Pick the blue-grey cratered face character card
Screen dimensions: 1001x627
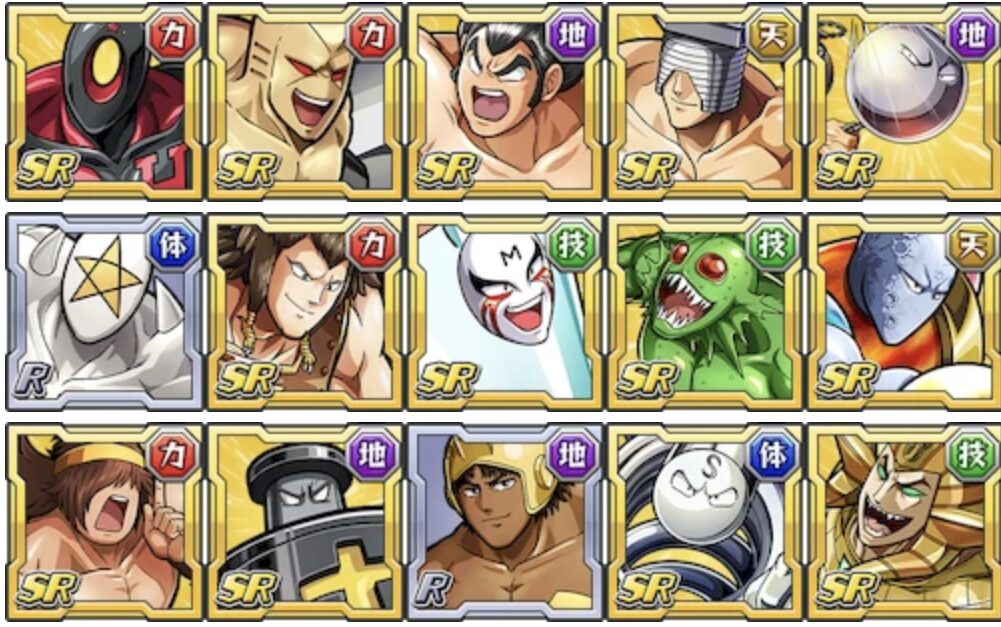pyautogui.click(x=902, y=310)
